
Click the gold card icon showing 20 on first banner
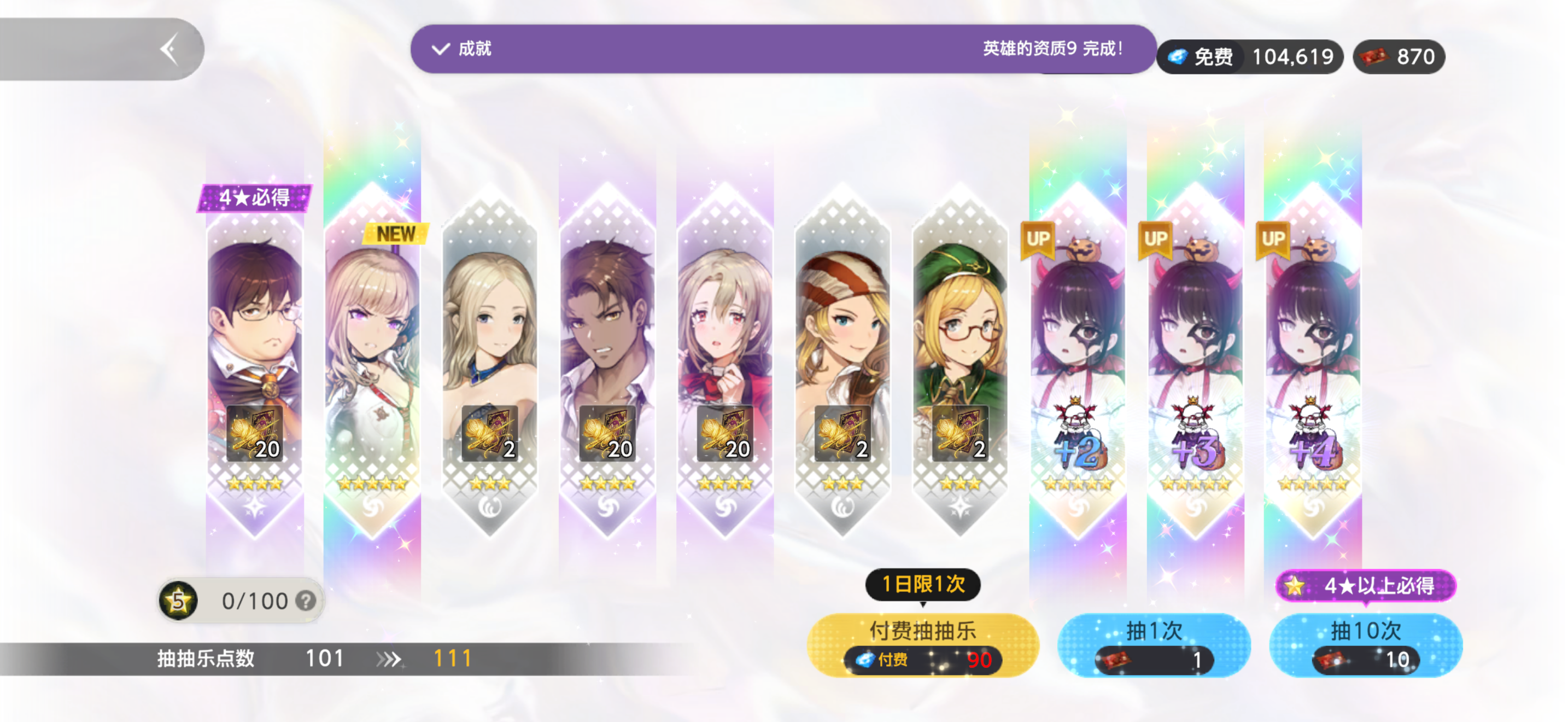[x=256, y=433]
